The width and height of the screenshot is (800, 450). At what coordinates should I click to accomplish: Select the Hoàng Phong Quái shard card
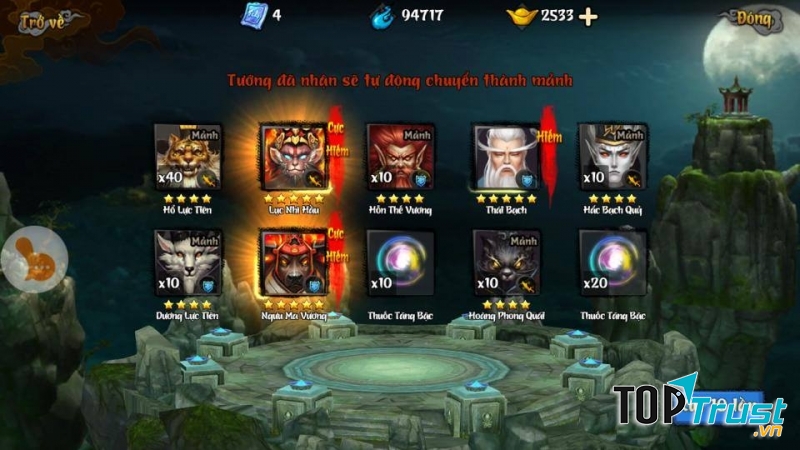506,263
